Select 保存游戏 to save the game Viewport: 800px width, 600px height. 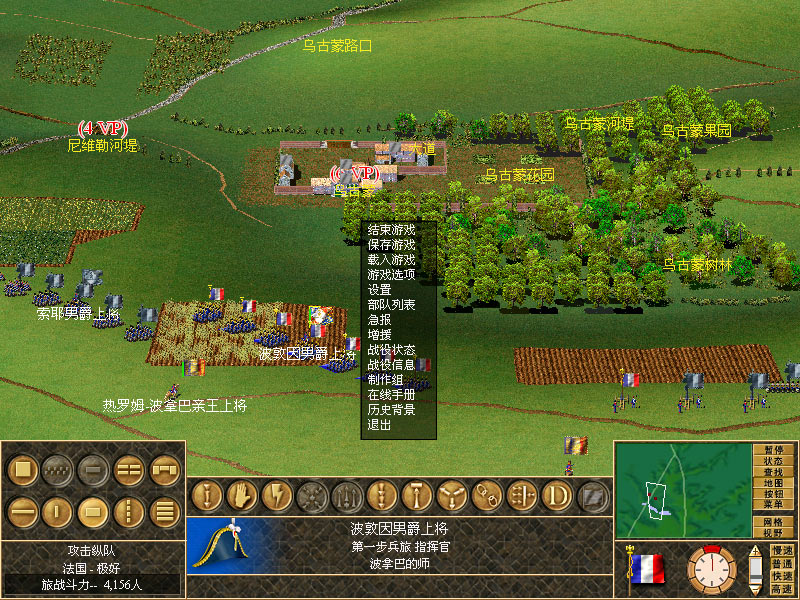coord(391,244)
